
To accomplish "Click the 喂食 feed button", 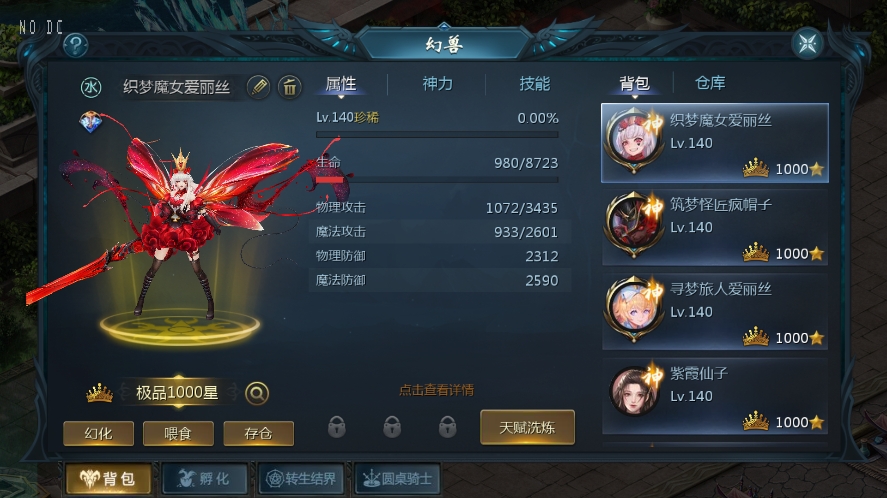I will [x=178, y=433].
